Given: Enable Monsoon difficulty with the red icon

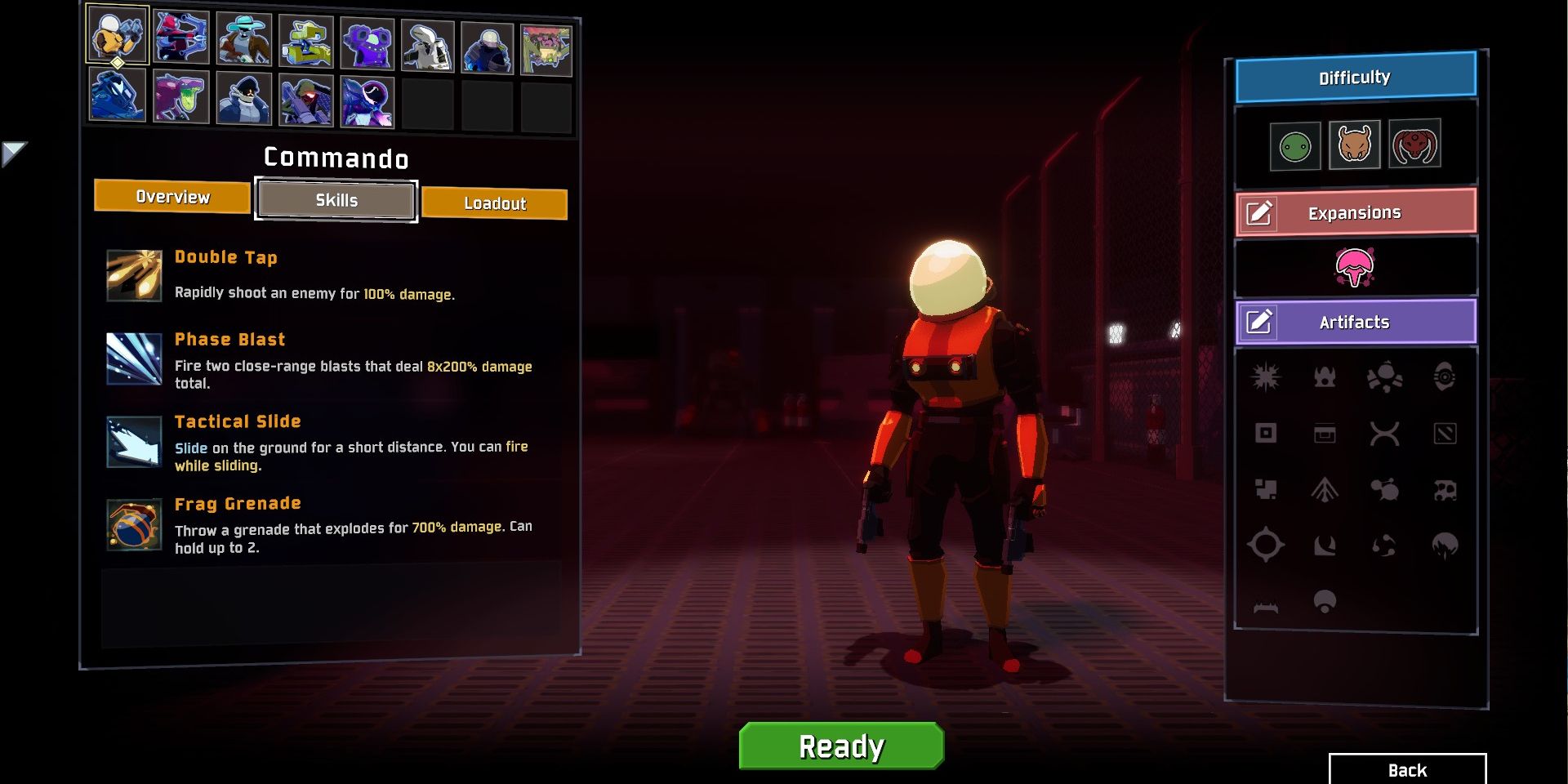Looking at the screenshot, I should [x=1414, y=144].
